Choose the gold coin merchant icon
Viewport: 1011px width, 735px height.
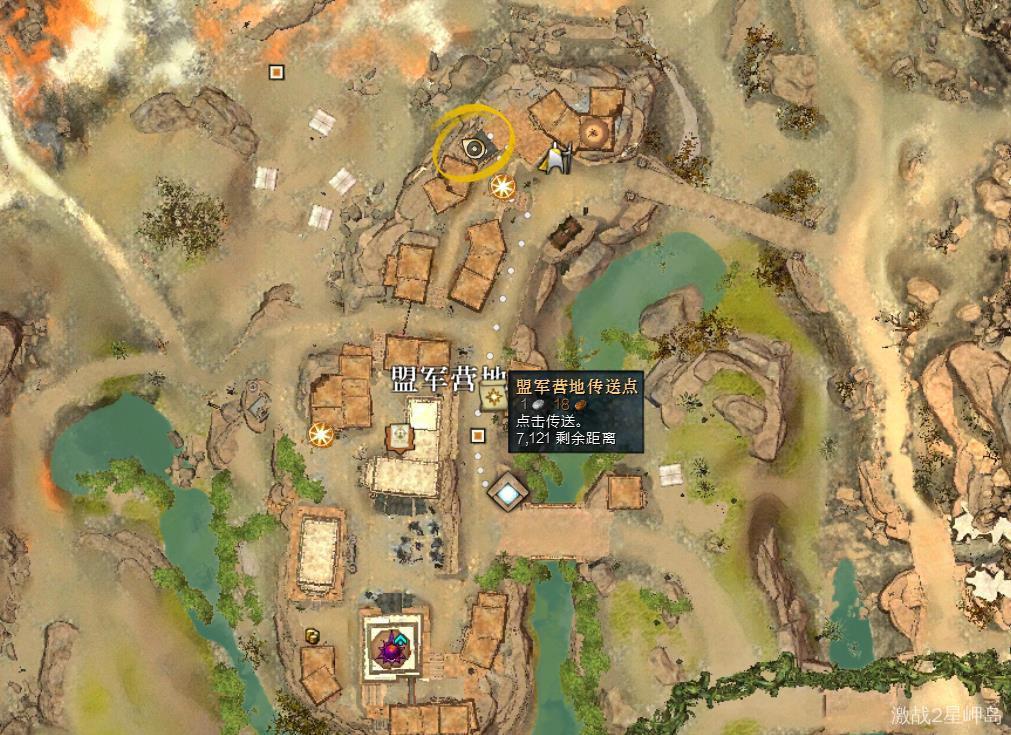tap(313, 635)
